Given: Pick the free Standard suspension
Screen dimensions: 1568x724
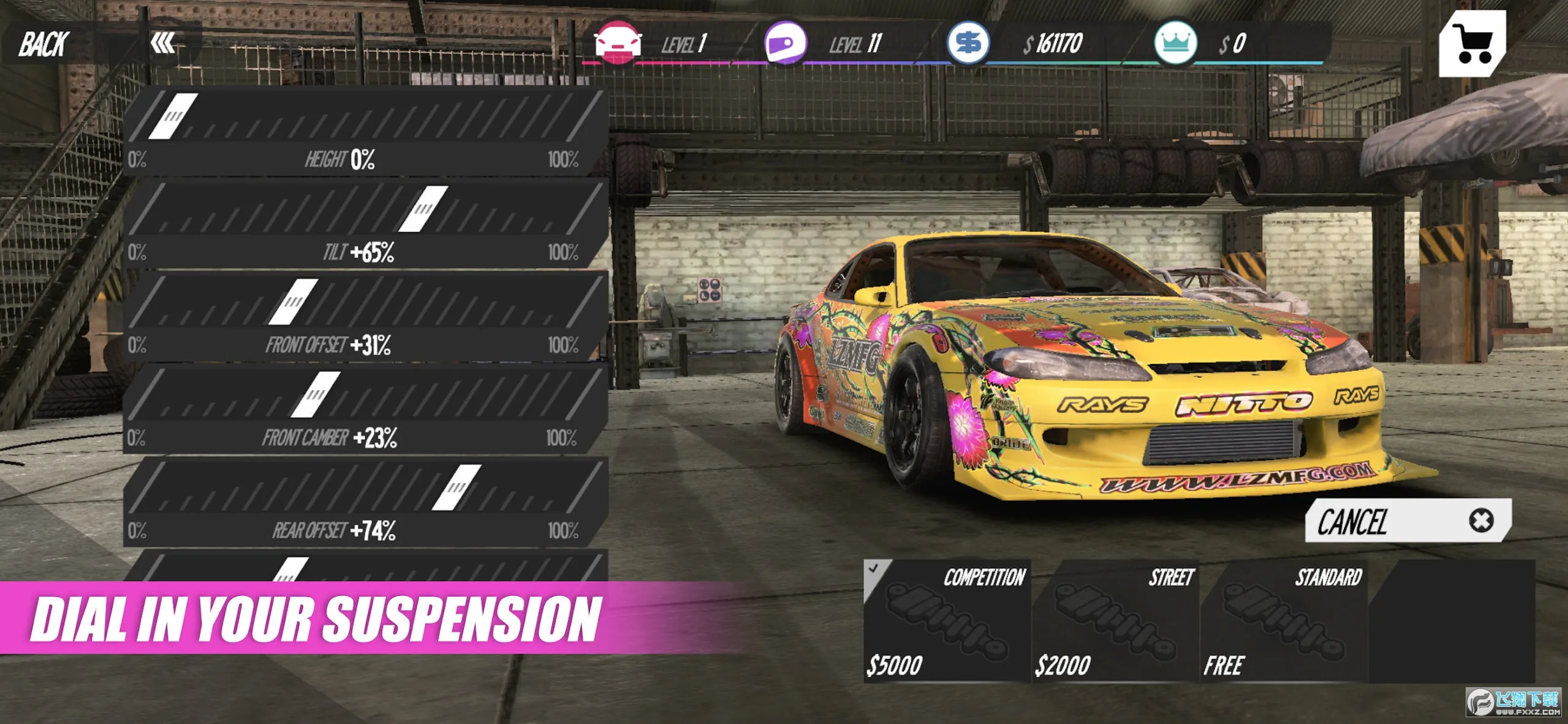Looking at the screenshot, I should click(1283, 620).
